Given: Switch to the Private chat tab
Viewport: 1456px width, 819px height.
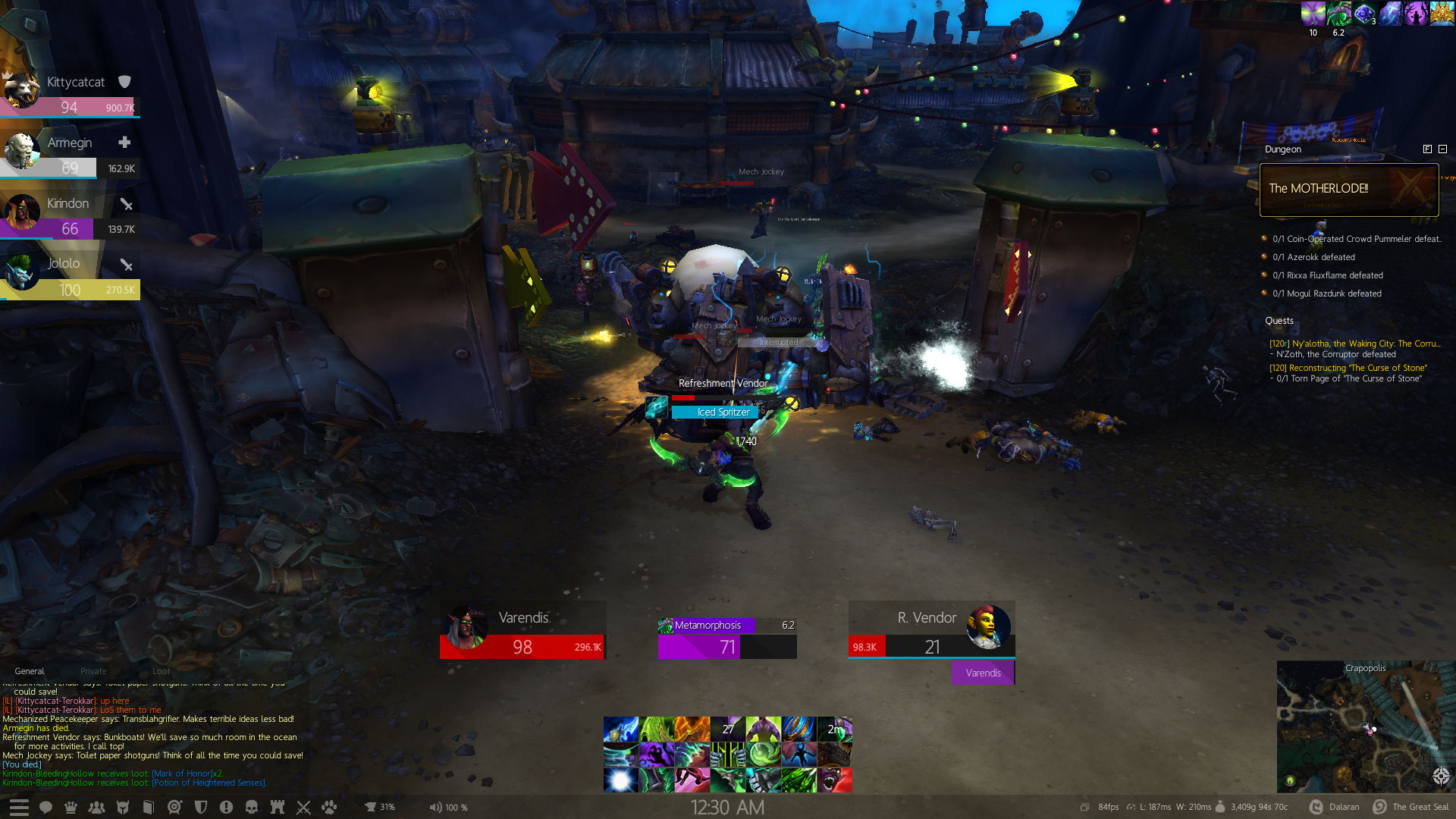Looking at the screenshot, I should 93,671.
